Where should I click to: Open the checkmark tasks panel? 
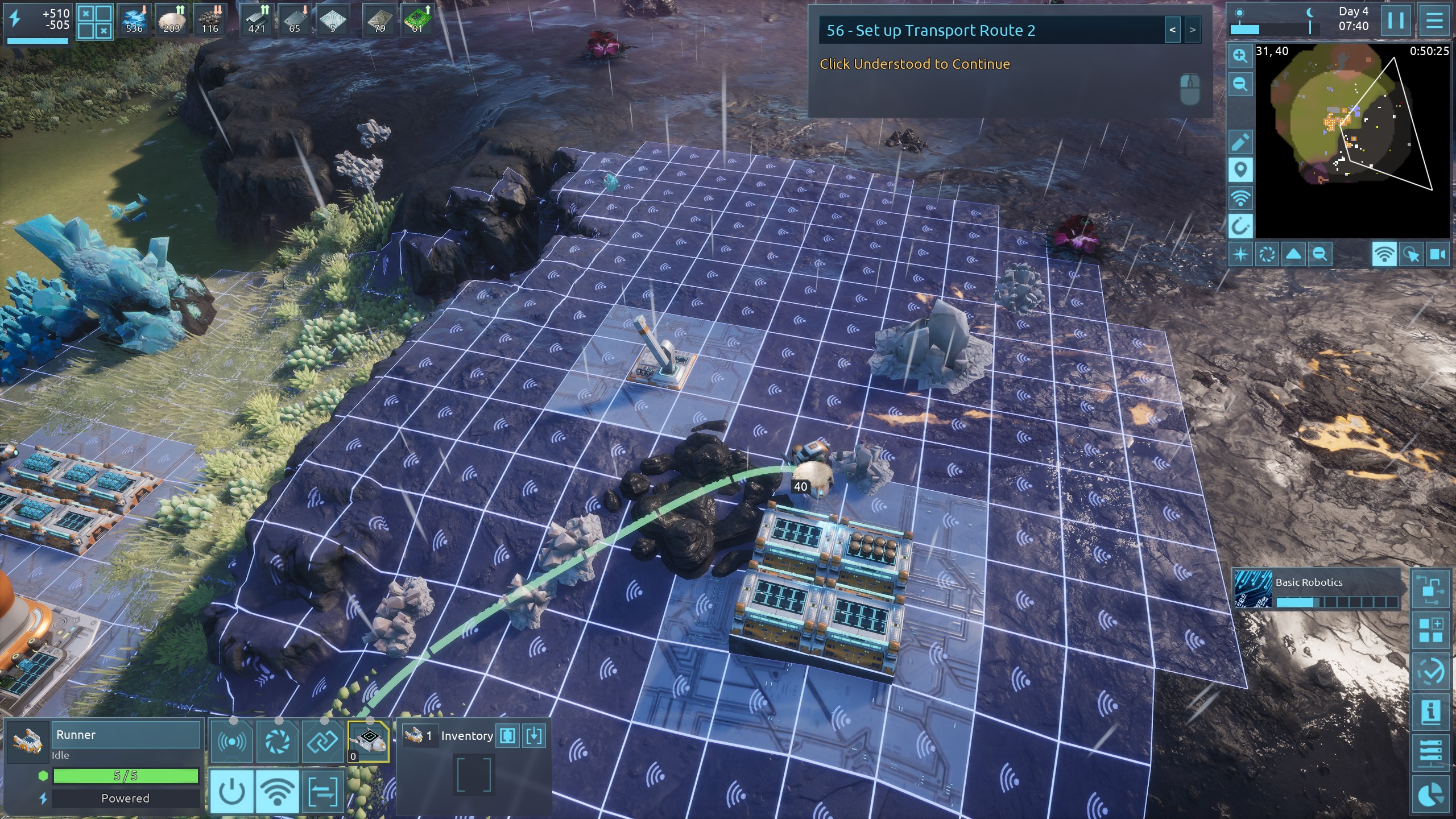coord(1430,672)
